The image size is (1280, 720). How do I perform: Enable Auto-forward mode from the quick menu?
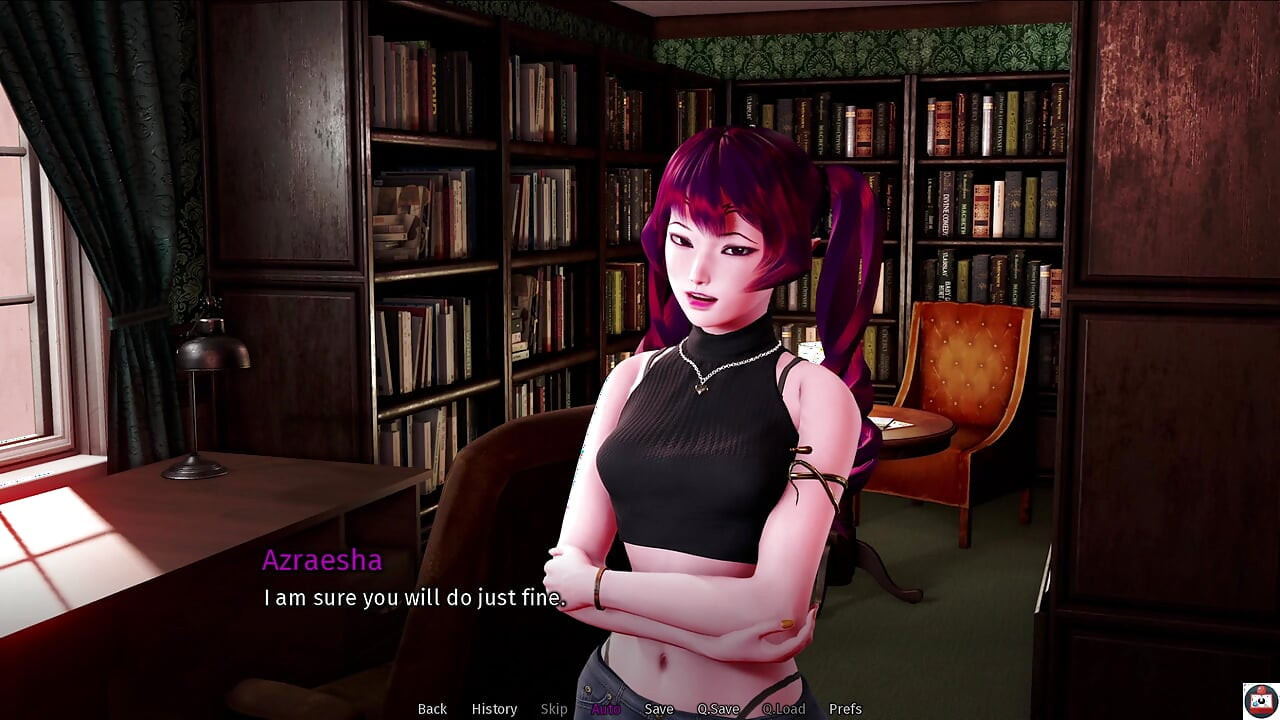pyautogui.click(x=606, y=708)
